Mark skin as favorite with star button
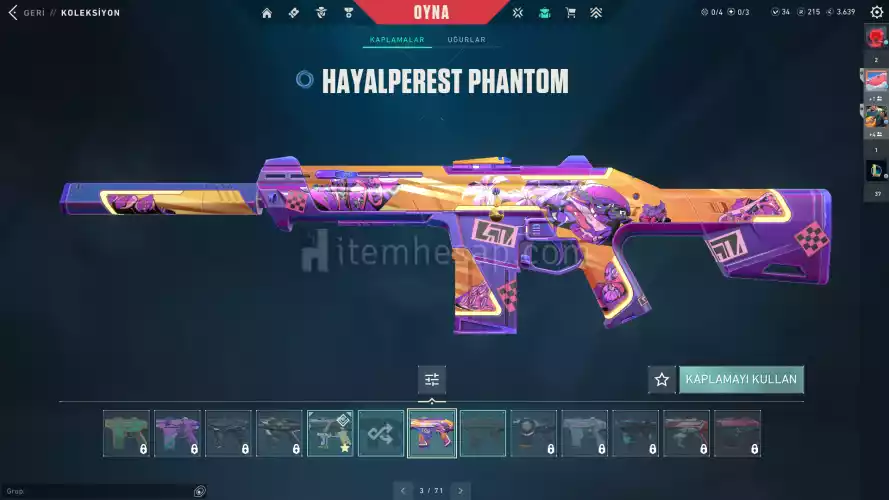Image resolution: width=889 pixels, height=500 pixels. [x=661, y=380]
